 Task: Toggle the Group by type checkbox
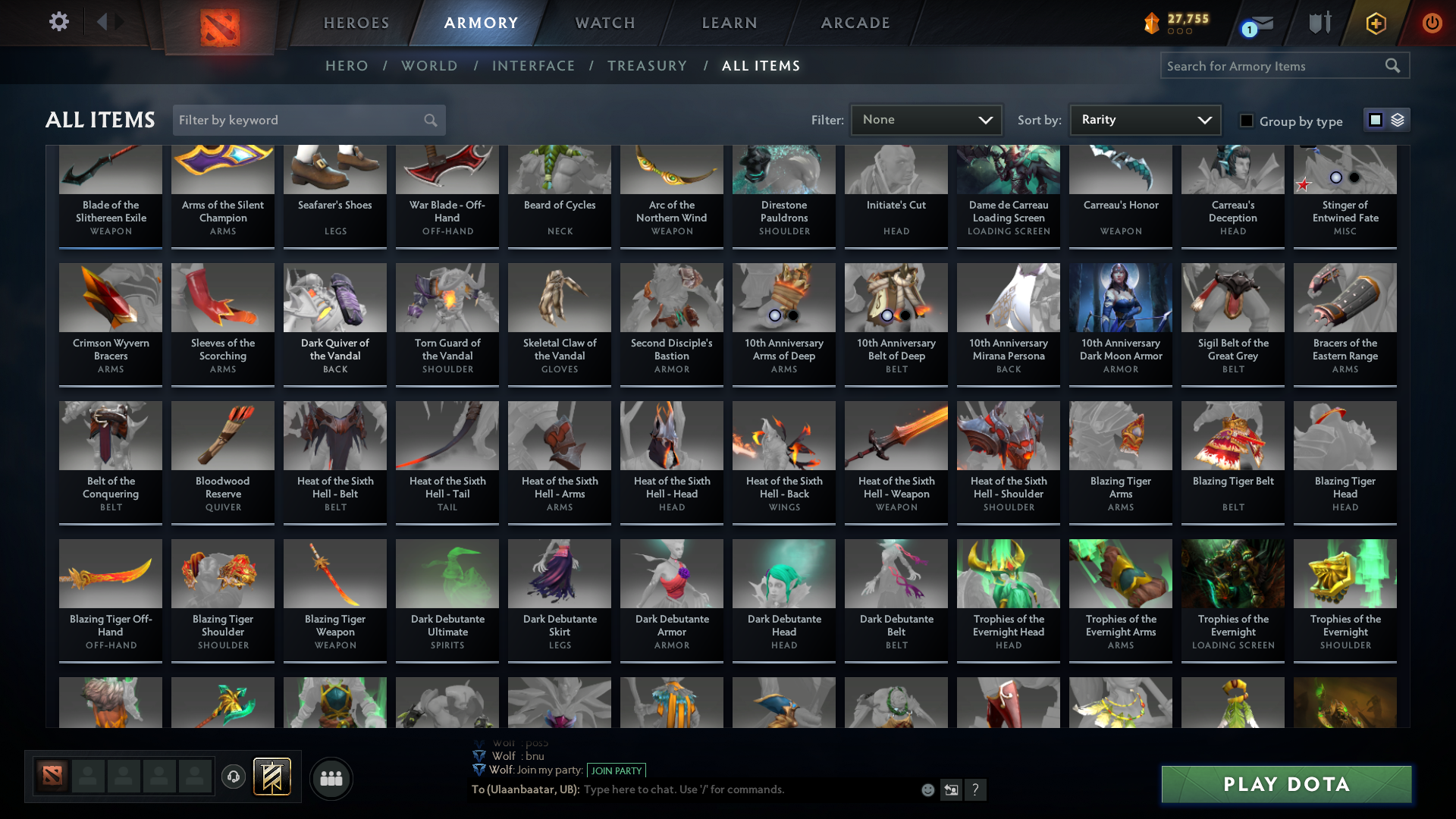1247,121
